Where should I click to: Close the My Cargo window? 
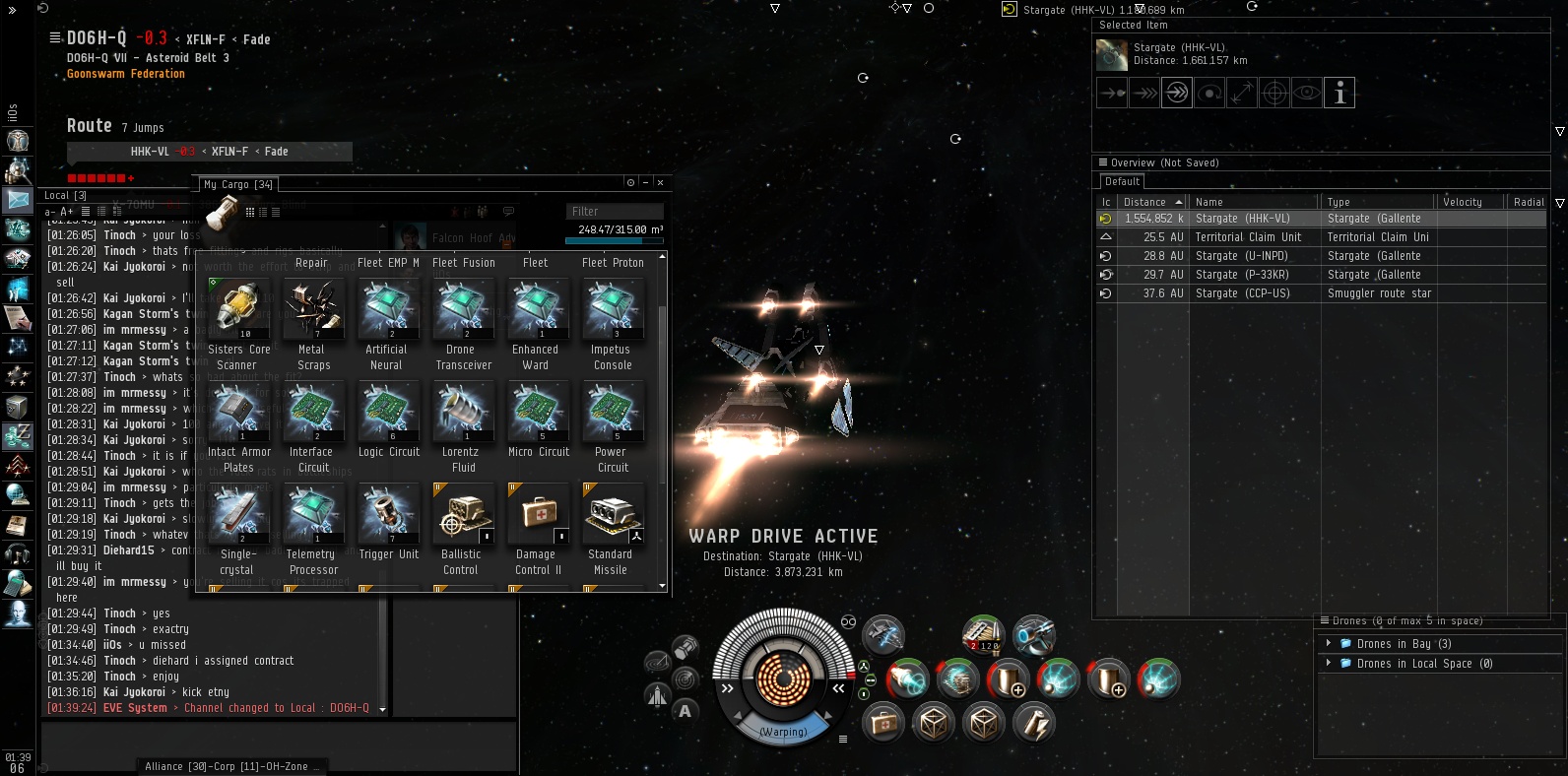(x=660, y=182)
